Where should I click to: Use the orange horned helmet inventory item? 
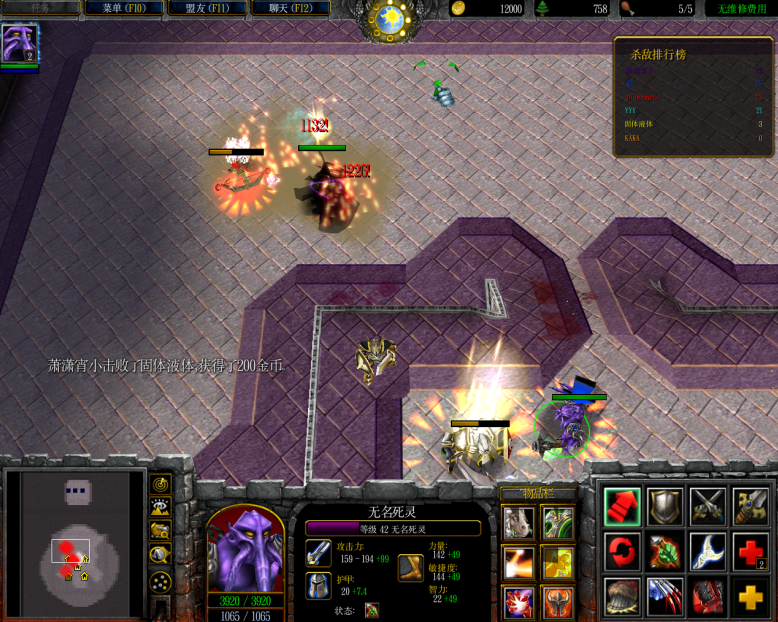click(x=558, y=603)
